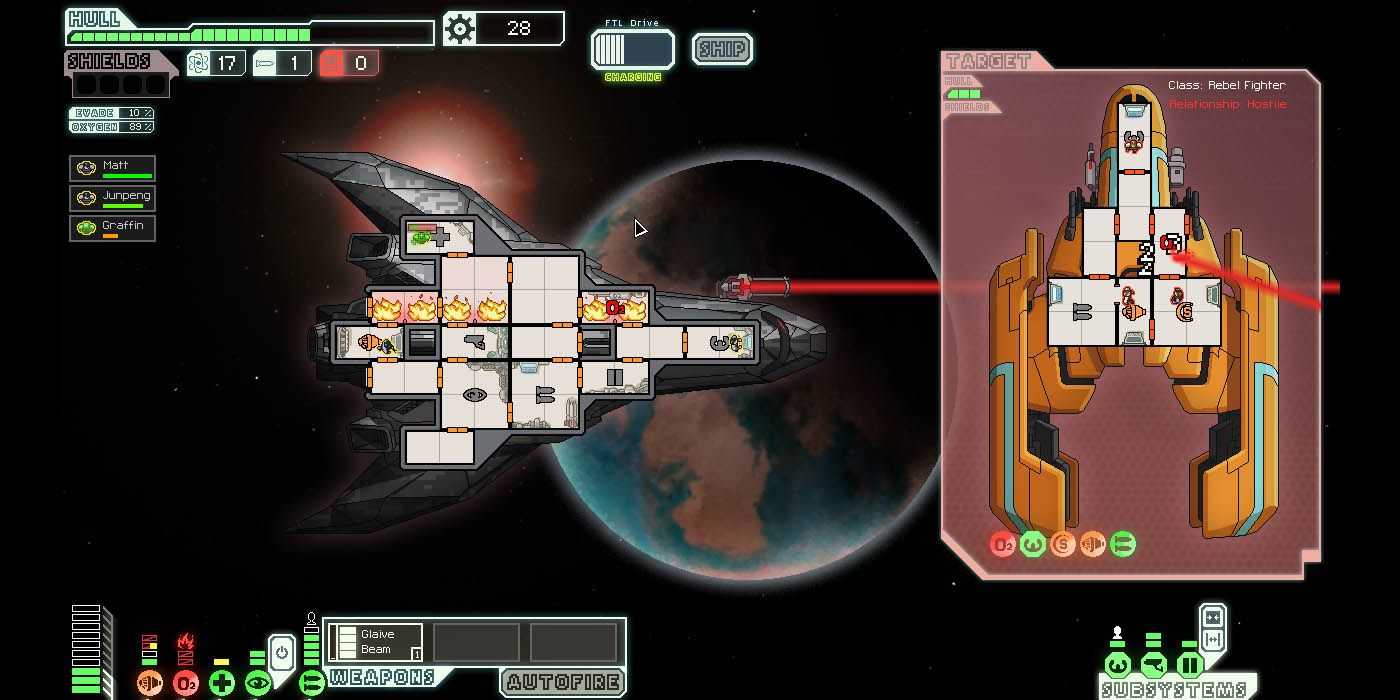Open the SHIP menu button

722,49
